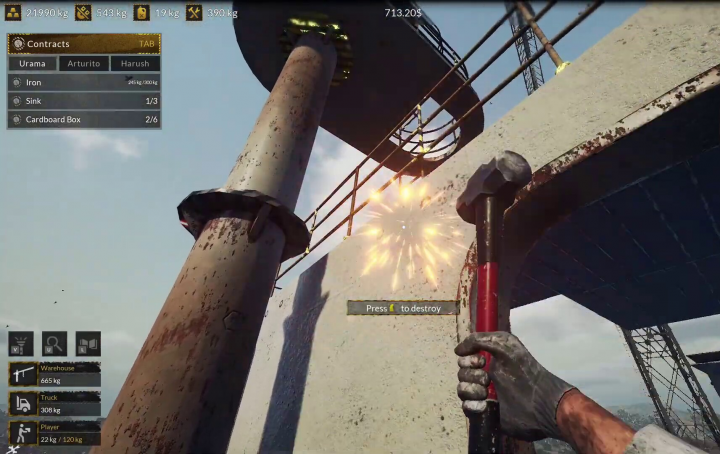The height and width of the screenshot is (454, 720).
Task: Open the Contracts panel header
Action: click(84, 44)
